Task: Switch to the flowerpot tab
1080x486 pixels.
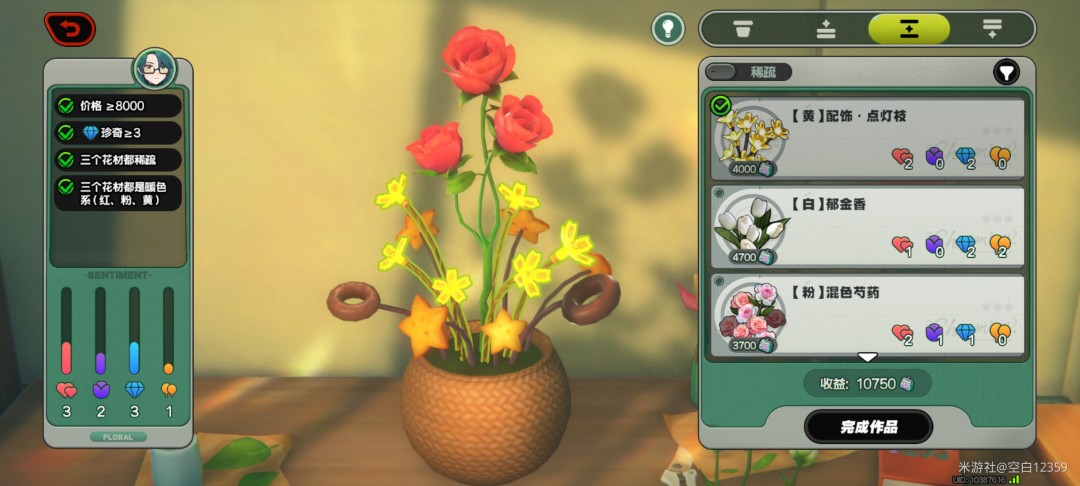Action: pos(743,29)
